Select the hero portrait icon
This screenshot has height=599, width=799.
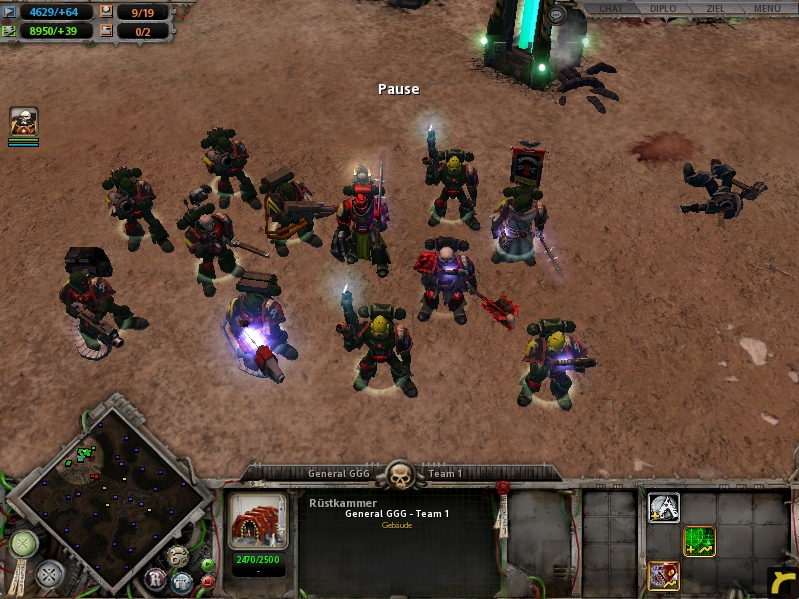pos(24,122)
